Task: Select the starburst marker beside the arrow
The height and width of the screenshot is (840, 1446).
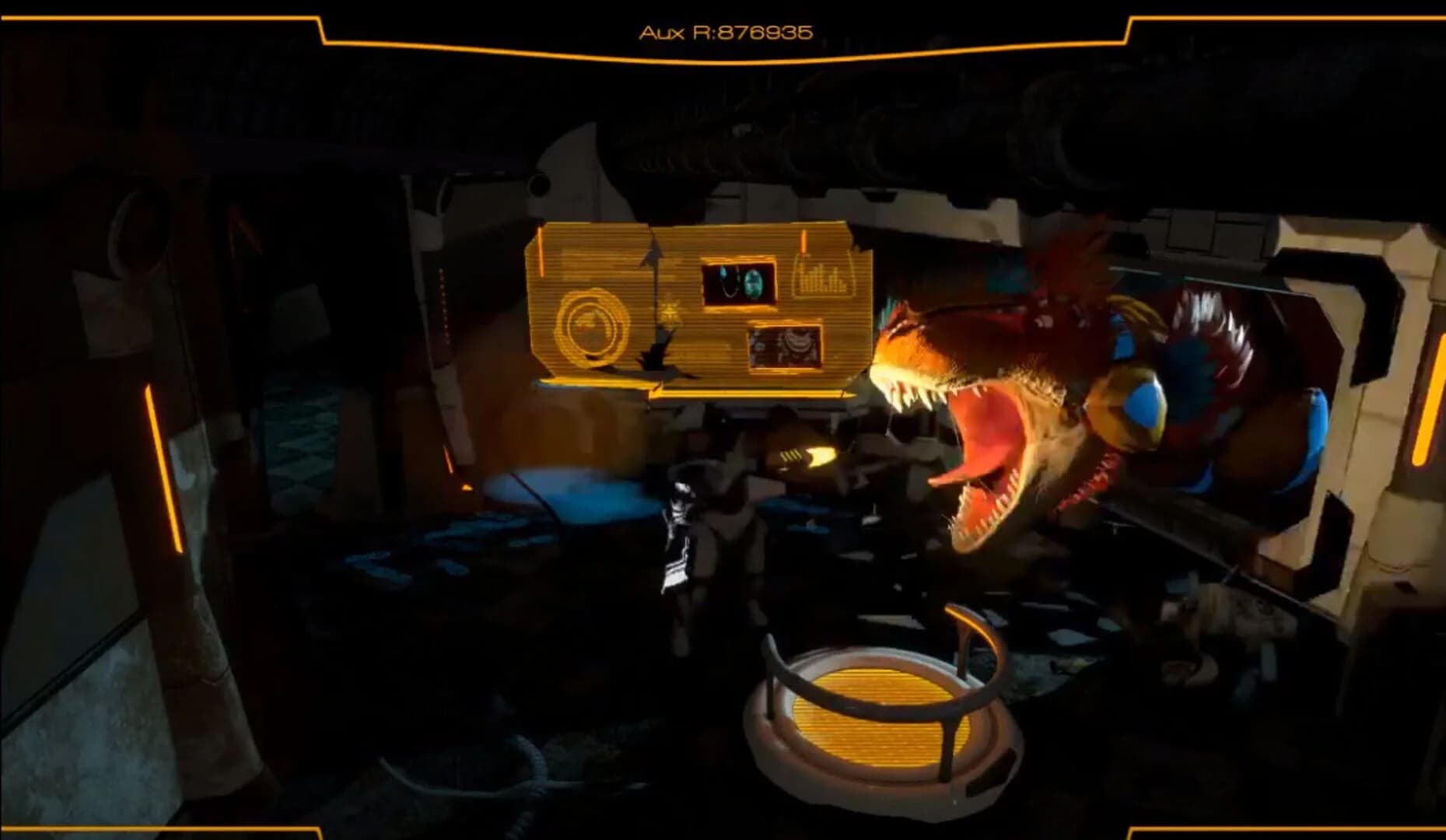Action: [x=670, y=312]
